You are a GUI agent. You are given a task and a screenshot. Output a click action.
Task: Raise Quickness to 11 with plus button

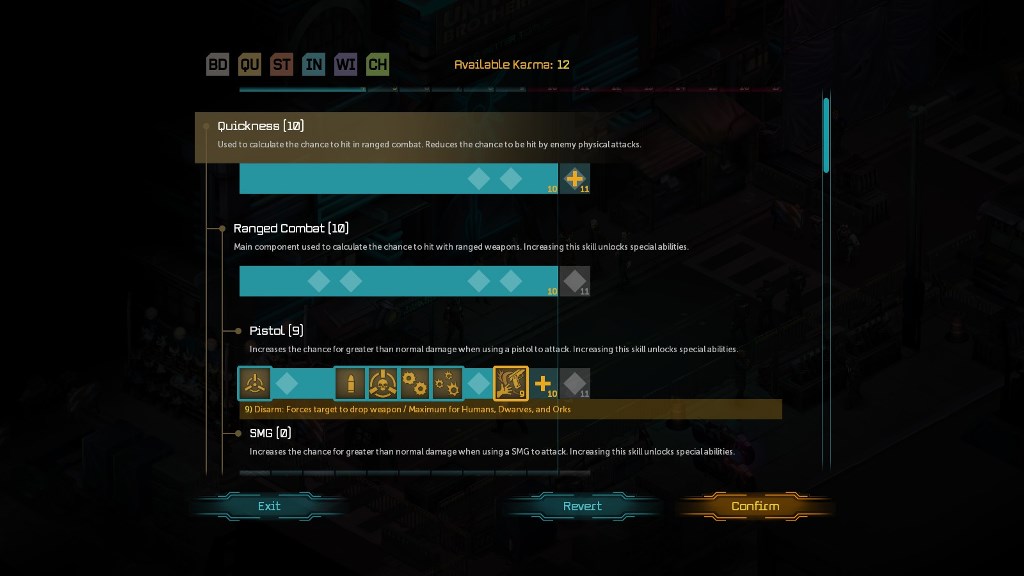click(x=574, y=179)
